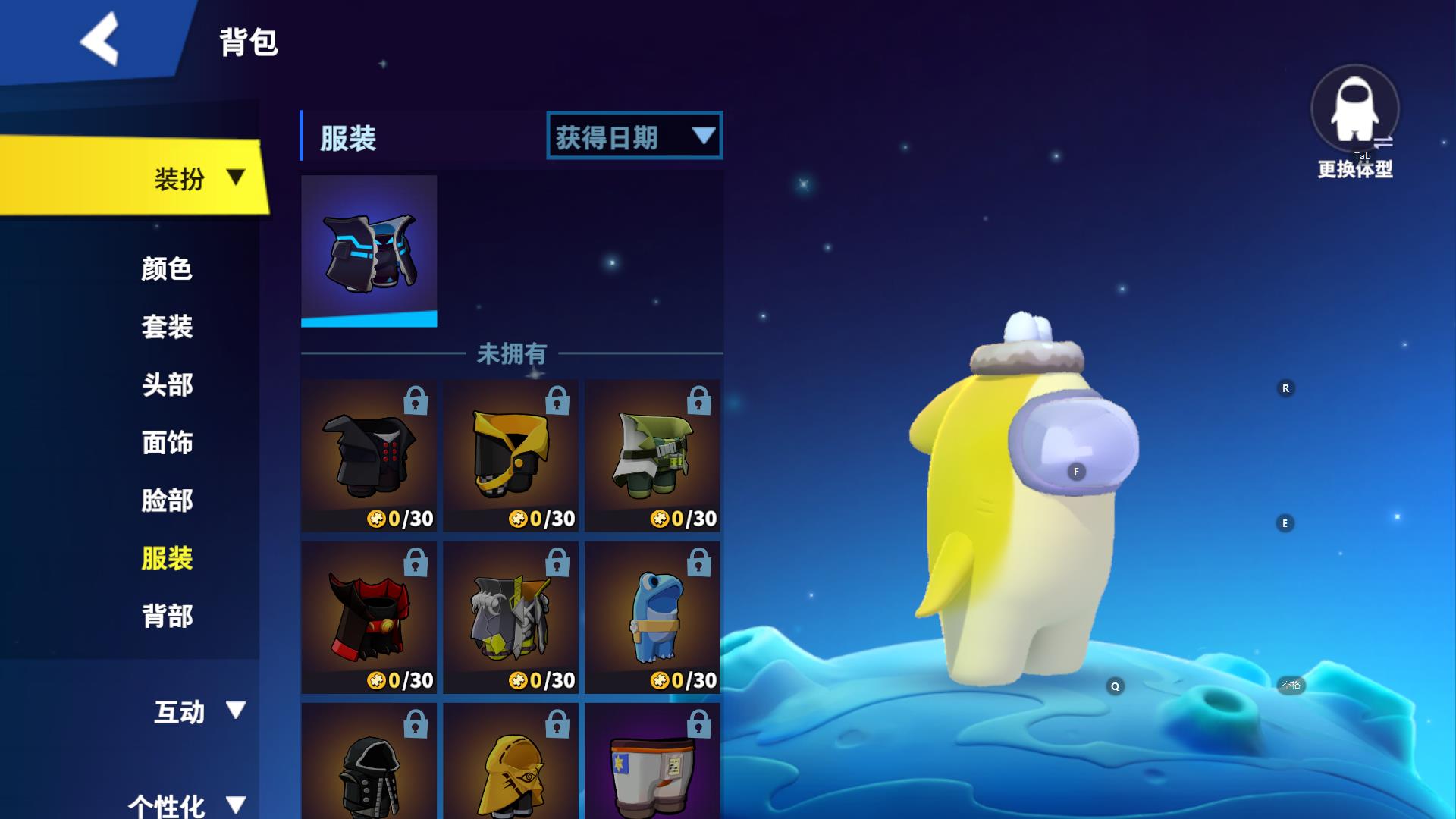
Task: Open the 获得日期 sort dropdown
Action: (x=634, y=136)
